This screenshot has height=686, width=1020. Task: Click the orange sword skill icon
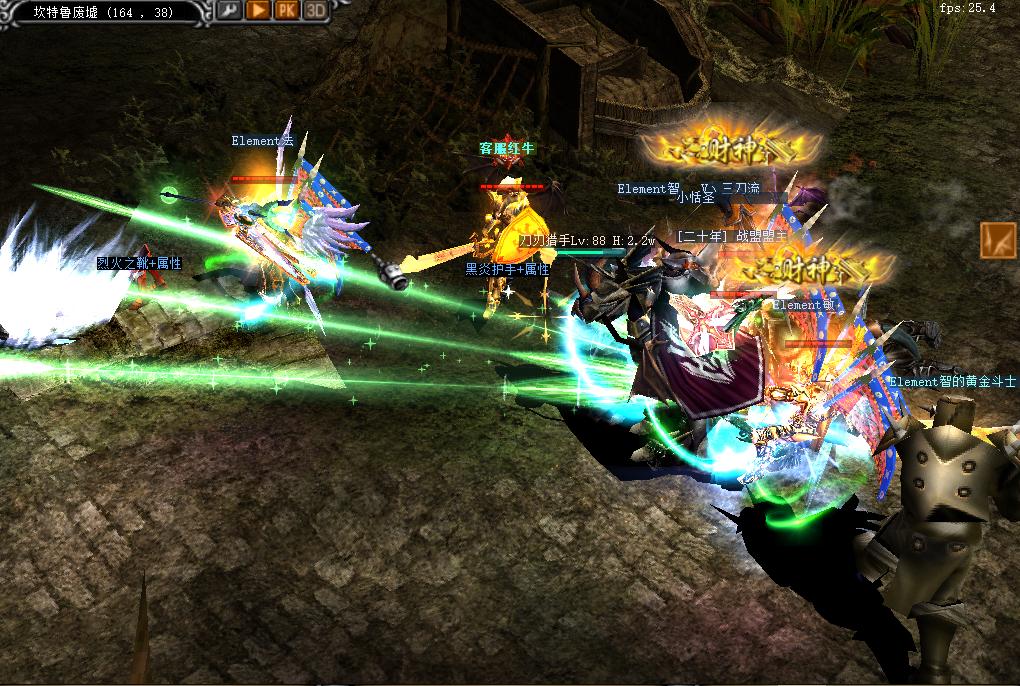tap(997, 241)
